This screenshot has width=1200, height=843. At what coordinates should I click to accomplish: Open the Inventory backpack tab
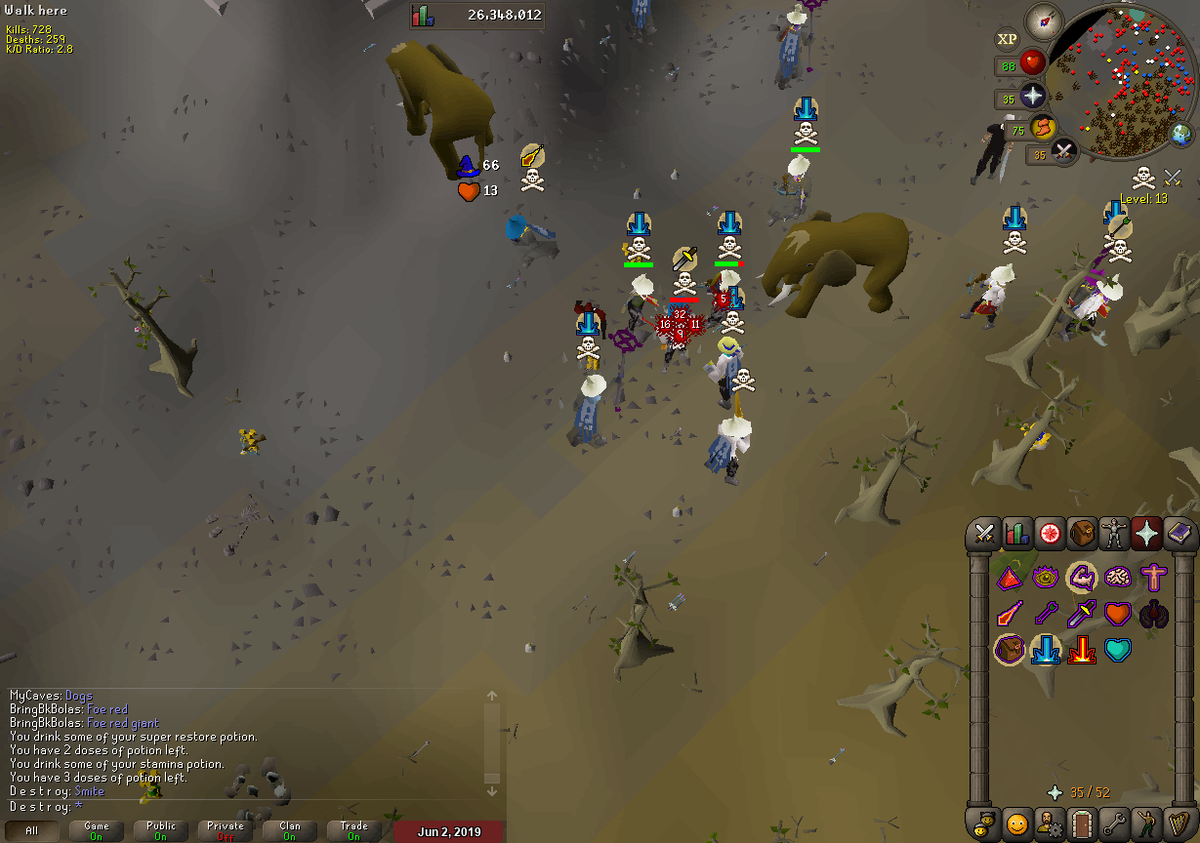tap(1082, 534)
